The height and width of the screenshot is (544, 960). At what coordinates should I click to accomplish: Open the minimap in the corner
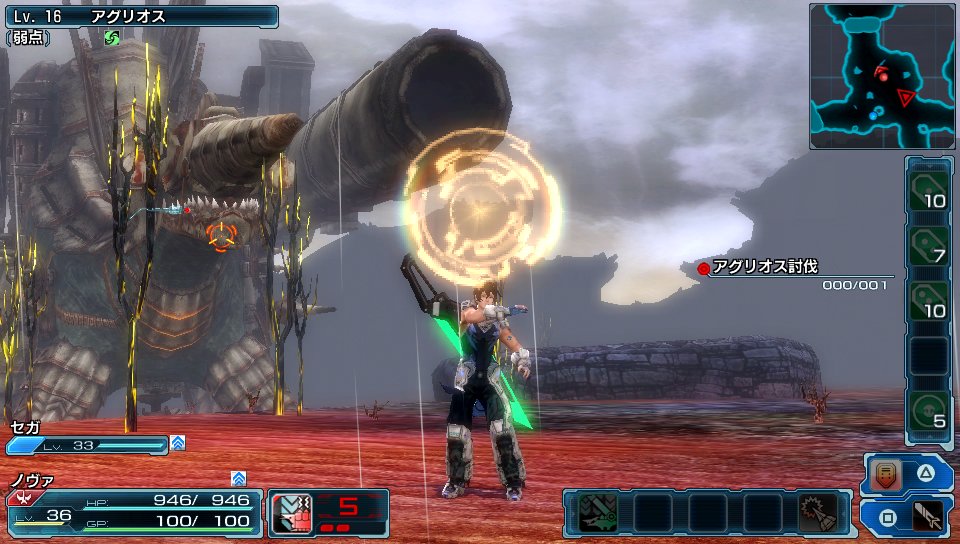883,76
